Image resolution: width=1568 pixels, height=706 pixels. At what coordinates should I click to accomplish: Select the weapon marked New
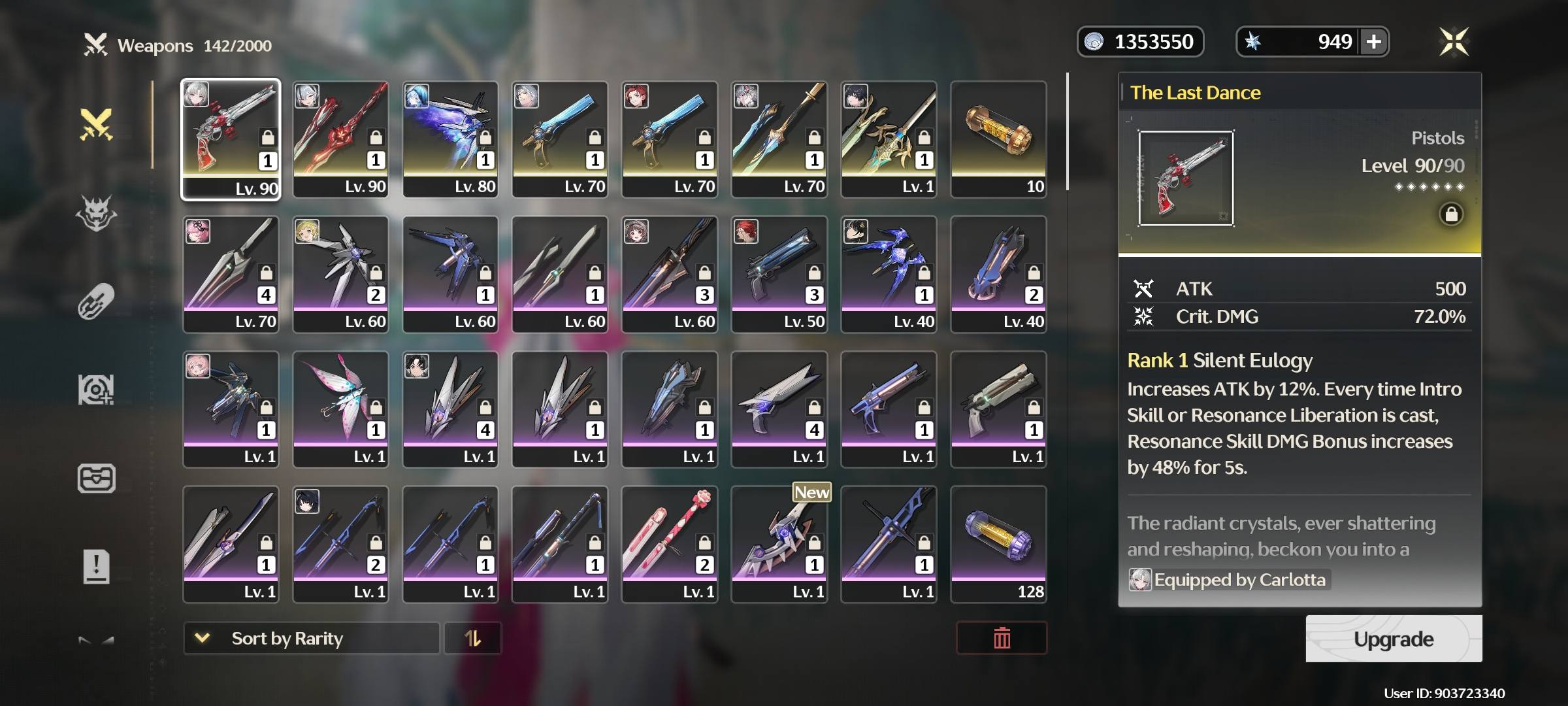779,544
